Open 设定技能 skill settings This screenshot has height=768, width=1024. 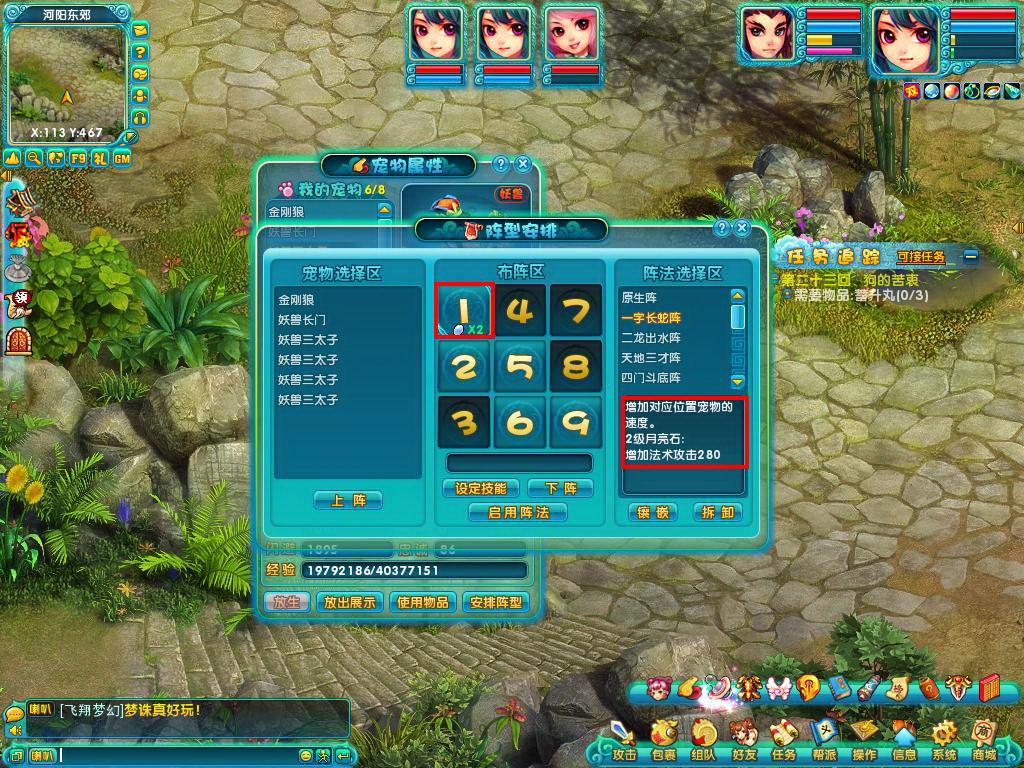pos(480,488)
